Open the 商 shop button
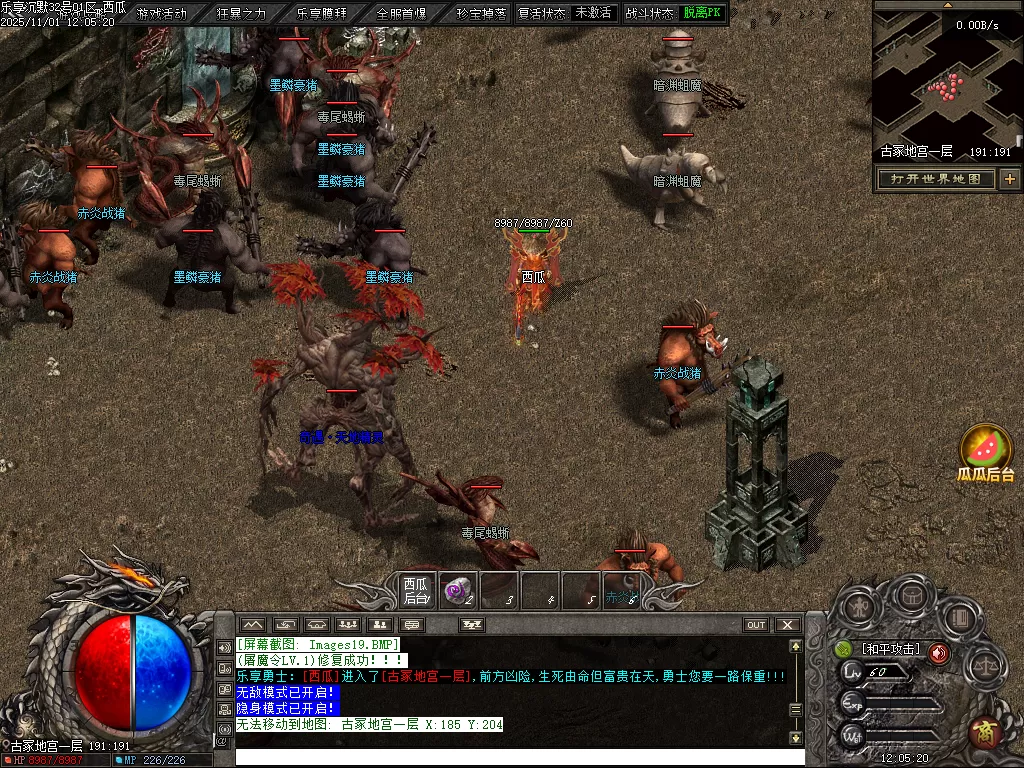 pos(986,732)
